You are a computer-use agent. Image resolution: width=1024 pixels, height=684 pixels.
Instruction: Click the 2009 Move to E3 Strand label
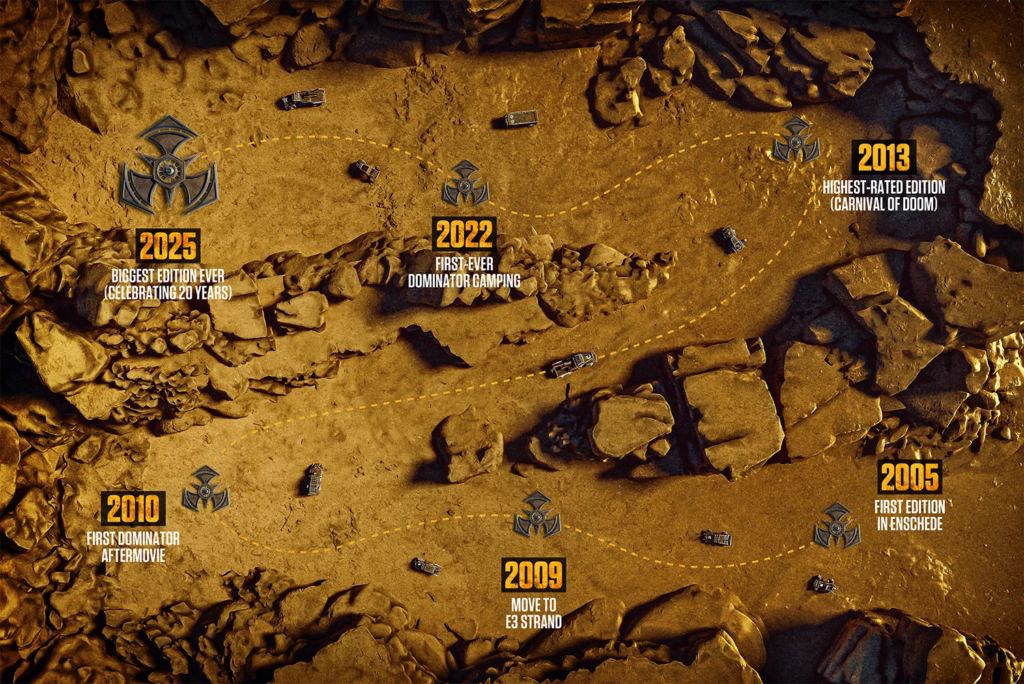[533, 575]
